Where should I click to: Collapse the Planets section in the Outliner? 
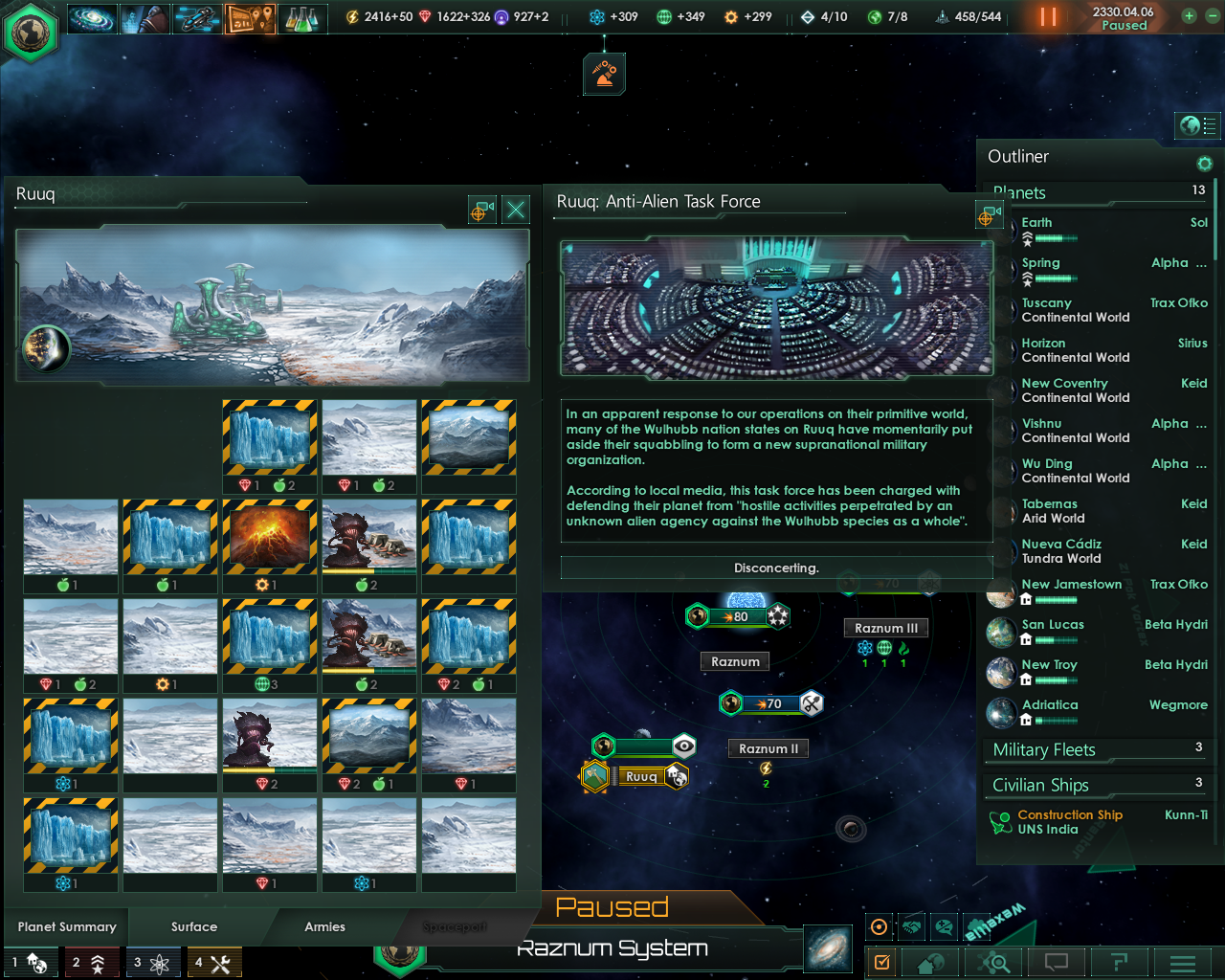1019,192
